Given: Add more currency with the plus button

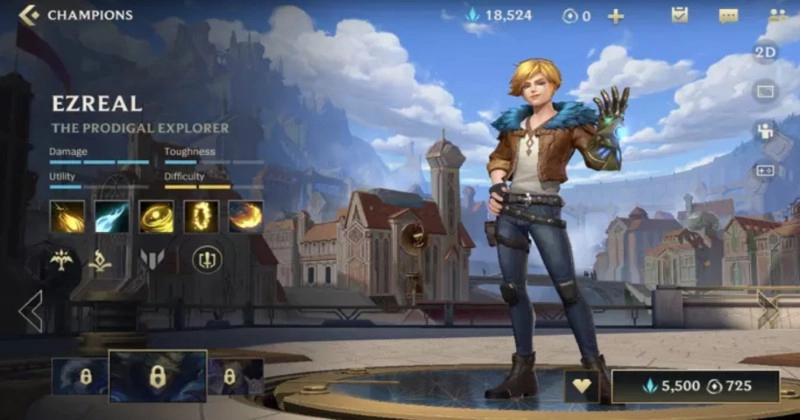Looking at the screenshot, I should 616,16.
